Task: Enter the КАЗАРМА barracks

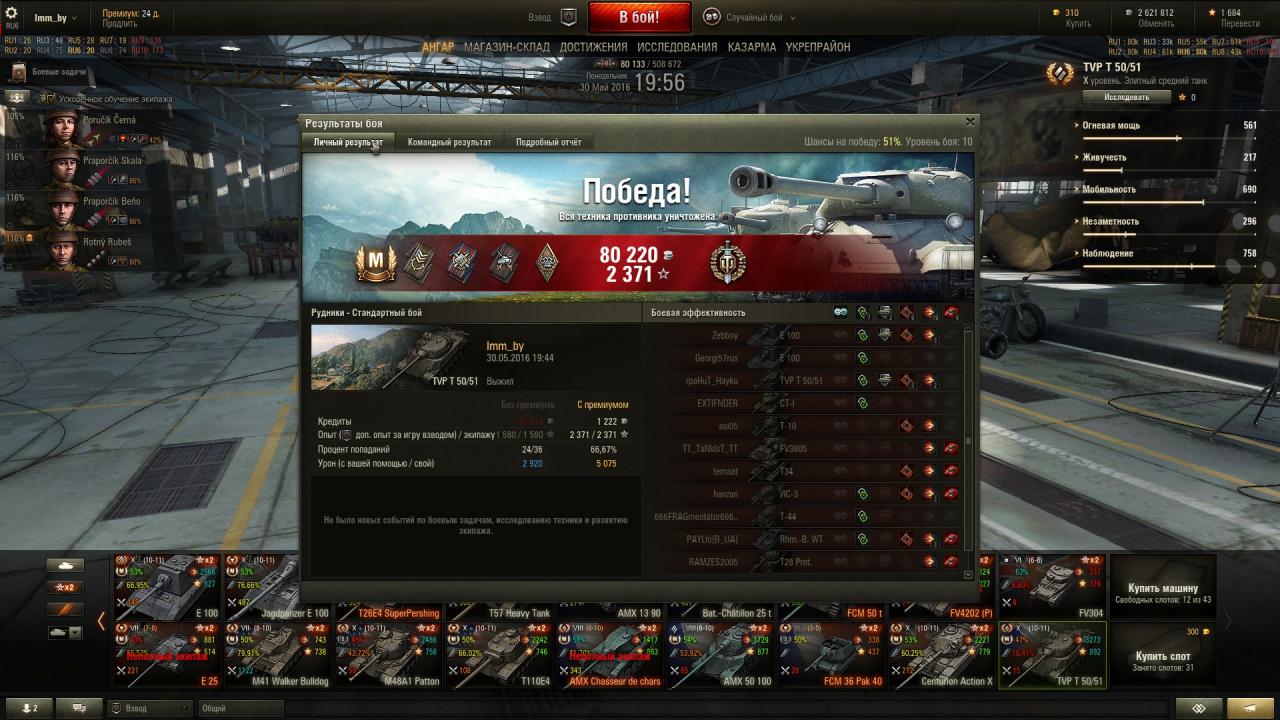Action: tap(751, 47)
